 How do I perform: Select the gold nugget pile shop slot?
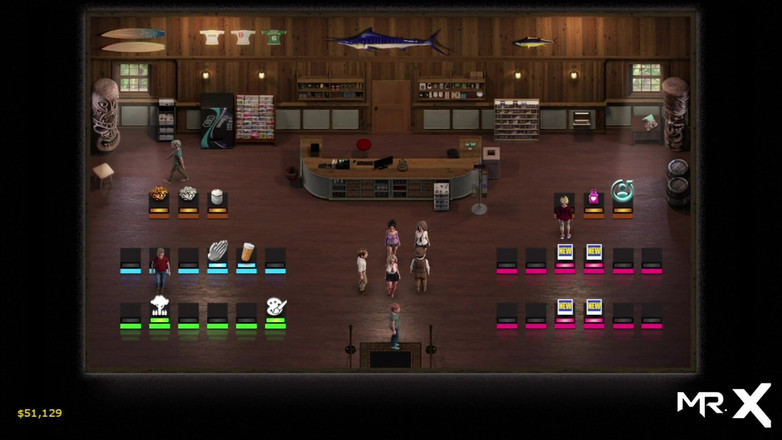pyautogui.click(x=159, y=195)
